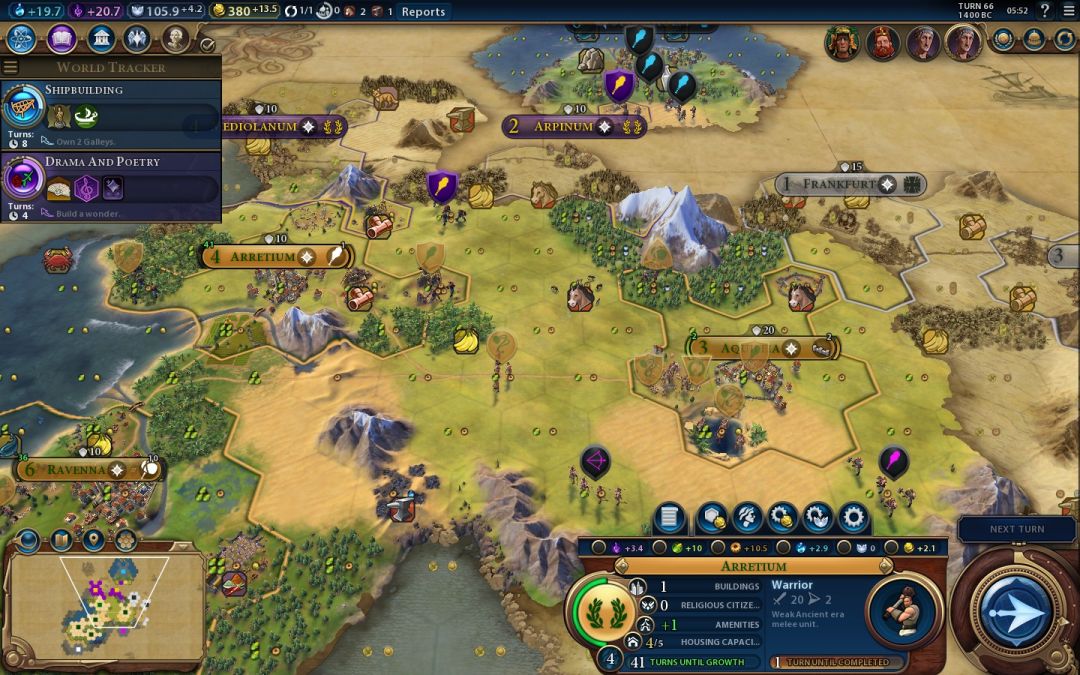Open the World Tracker hamburger menu
Viewport: 1080px width, 675px height.
pyautogui.click(x=11, y=67)
